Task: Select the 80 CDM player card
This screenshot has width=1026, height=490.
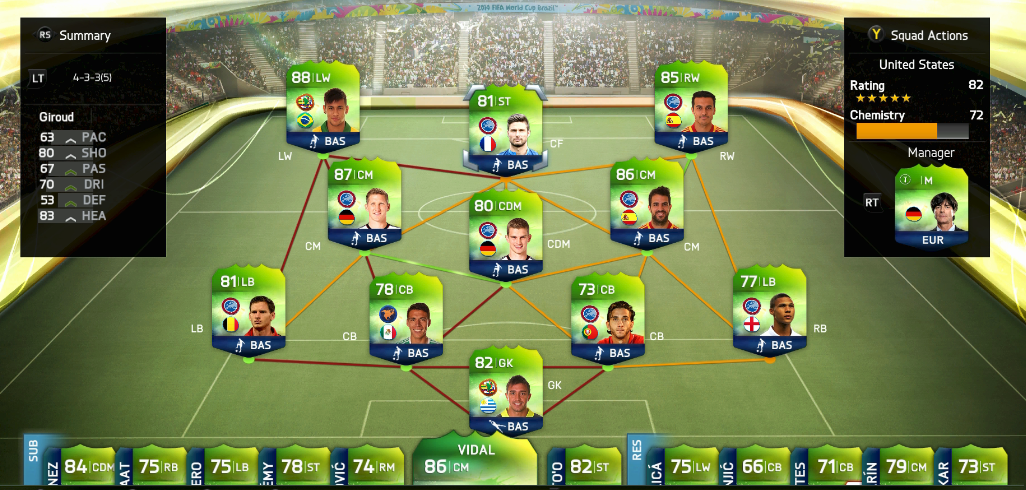Action: pos(506,237)
